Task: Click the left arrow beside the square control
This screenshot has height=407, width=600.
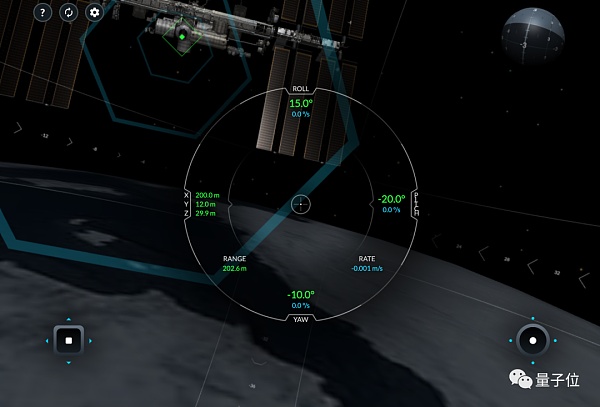Action: click(x=45, y=341)
